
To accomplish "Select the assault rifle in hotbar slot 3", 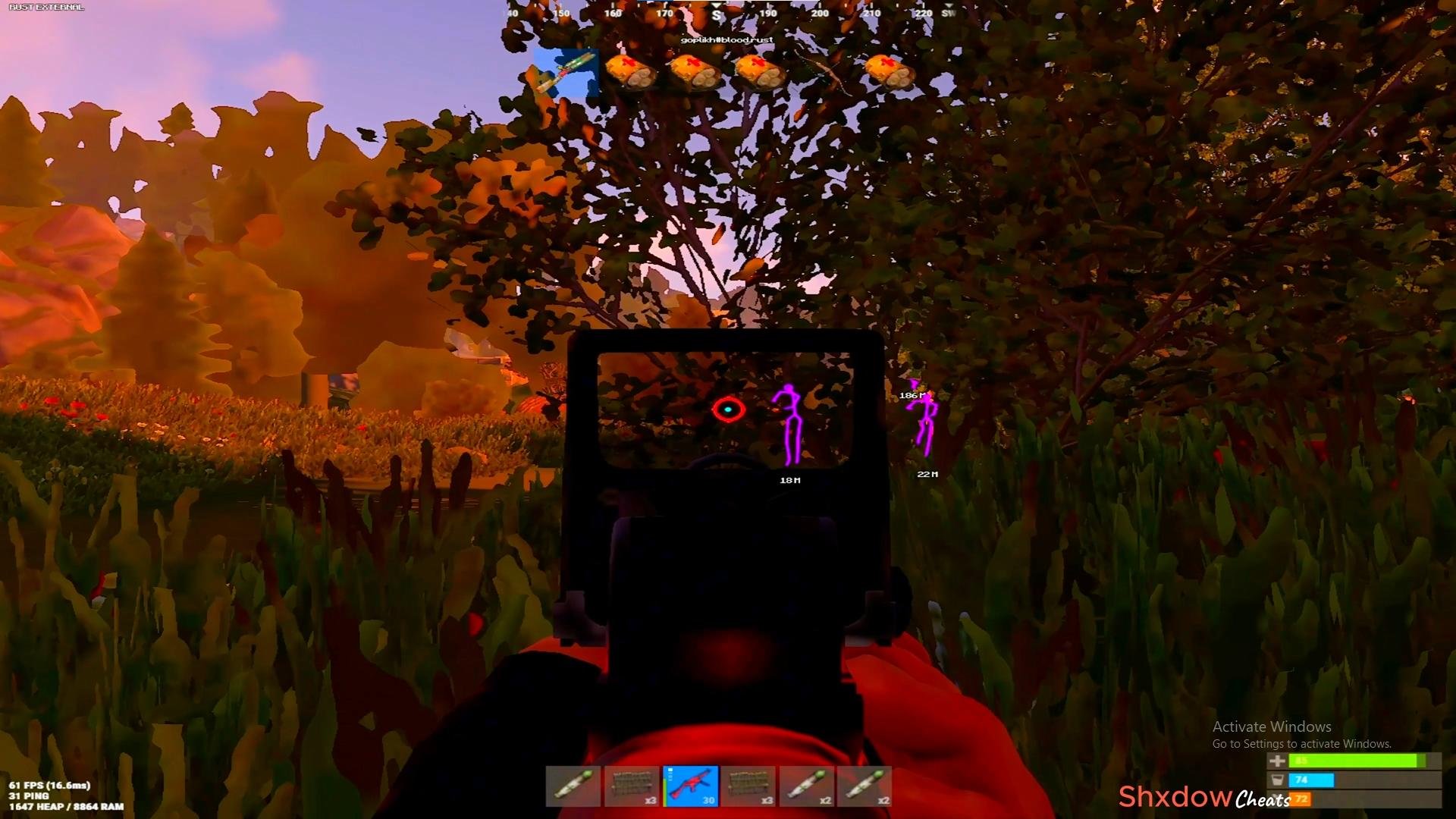I will (690, 786).
